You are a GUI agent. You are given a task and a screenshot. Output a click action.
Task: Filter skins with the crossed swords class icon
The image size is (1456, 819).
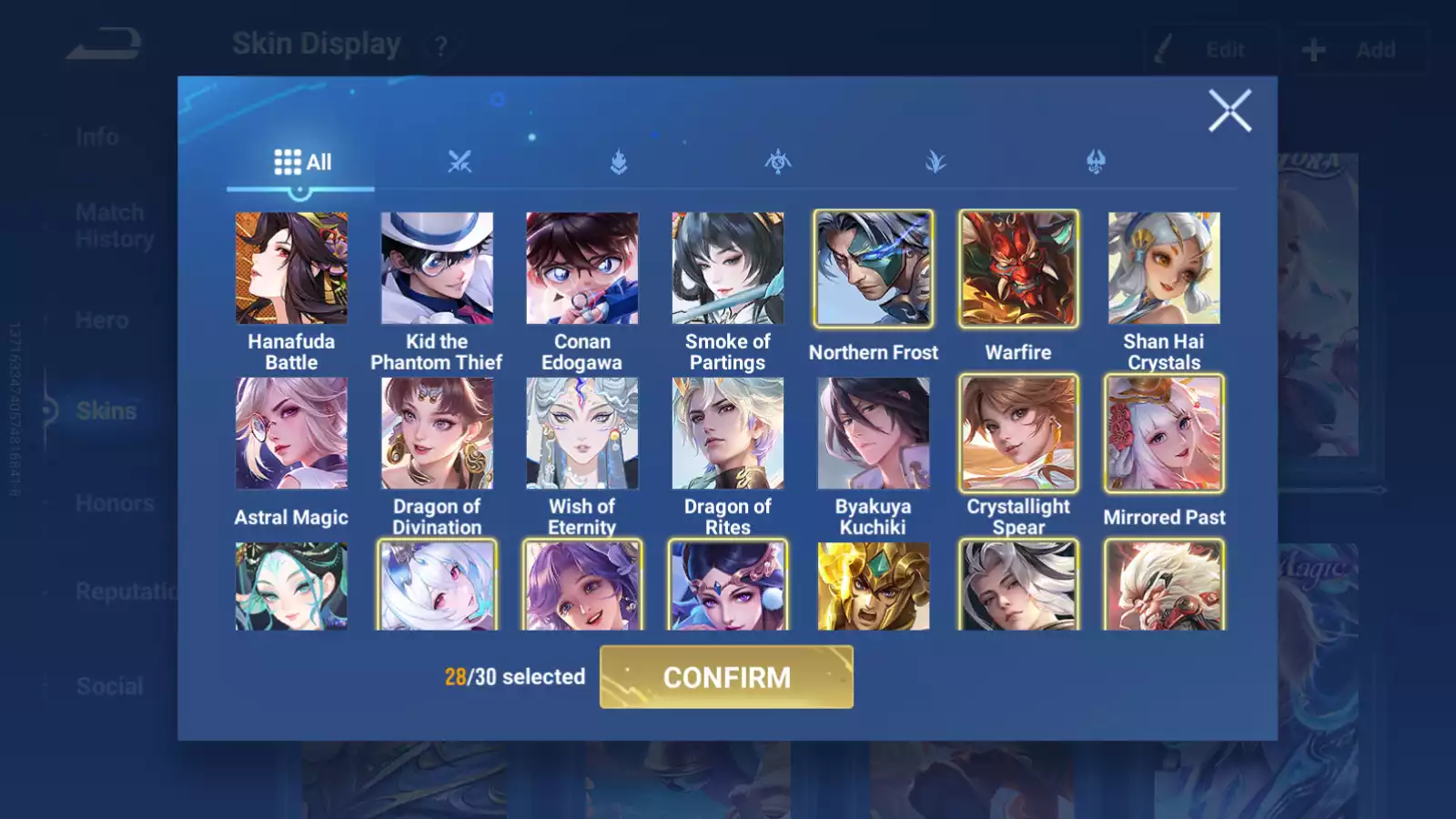tap(461, 162)
